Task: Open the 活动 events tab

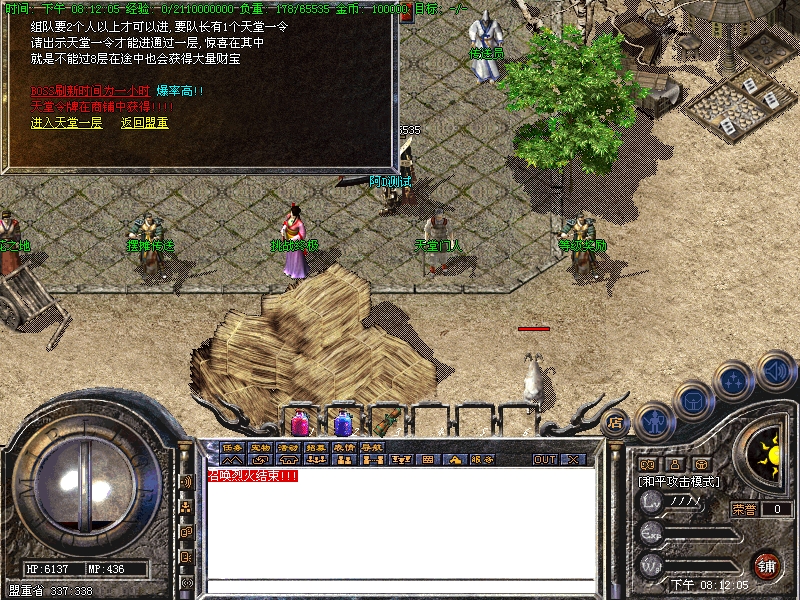Action: click(x=288, y=447)
